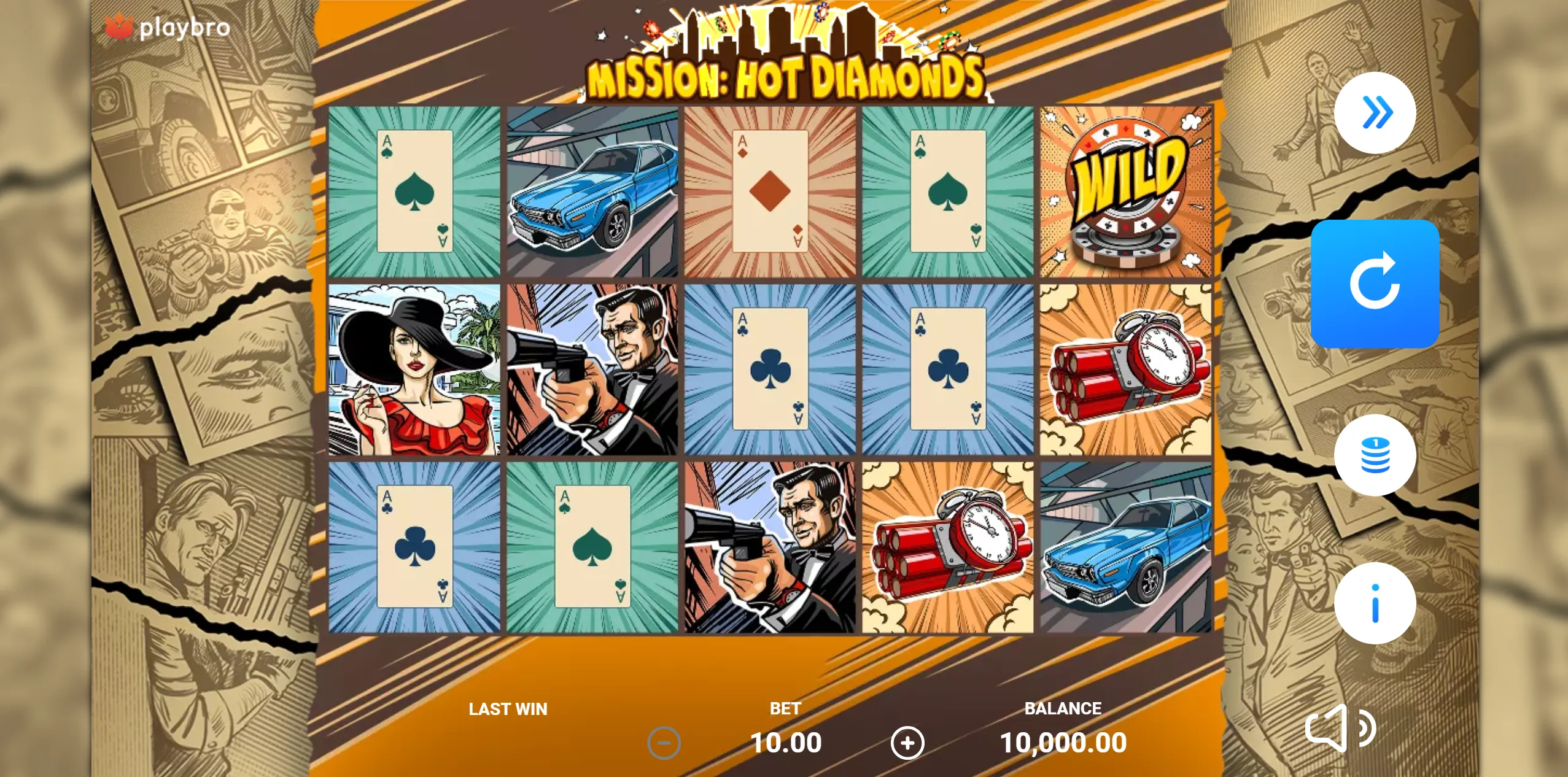The image size is (1568, 777).
Task: Click the LAST WIN display area
Action: [x=508, y=709]
